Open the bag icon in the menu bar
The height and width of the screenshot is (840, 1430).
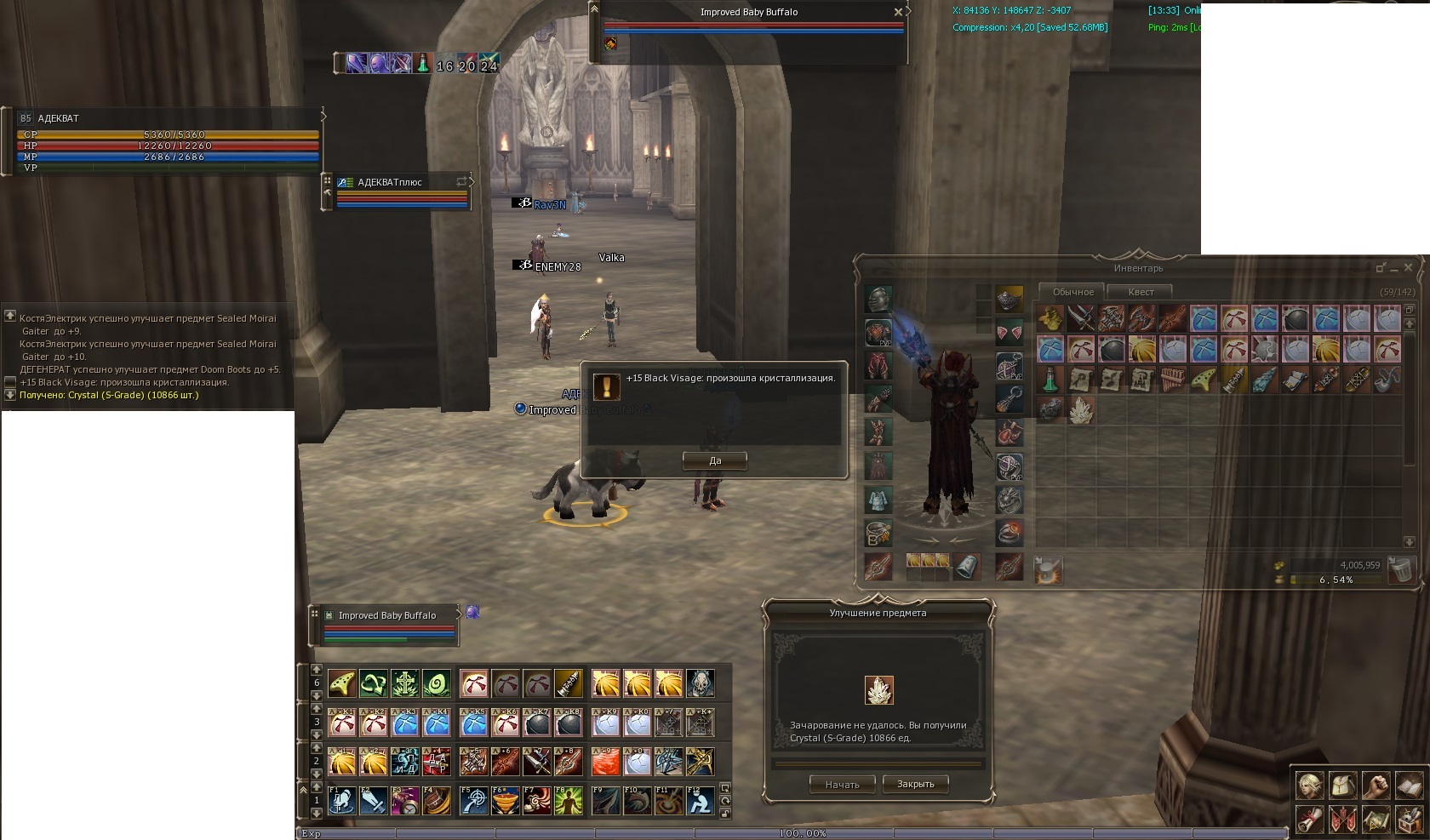[1342, 785]
